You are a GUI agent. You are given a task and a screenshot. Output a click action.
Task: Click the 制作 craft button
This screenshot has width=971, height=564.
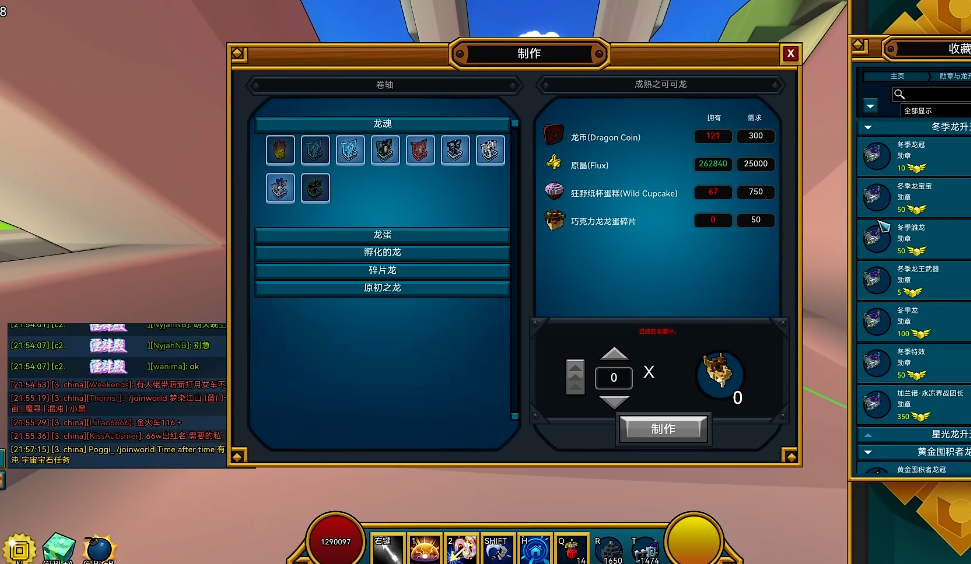(663, 429)
